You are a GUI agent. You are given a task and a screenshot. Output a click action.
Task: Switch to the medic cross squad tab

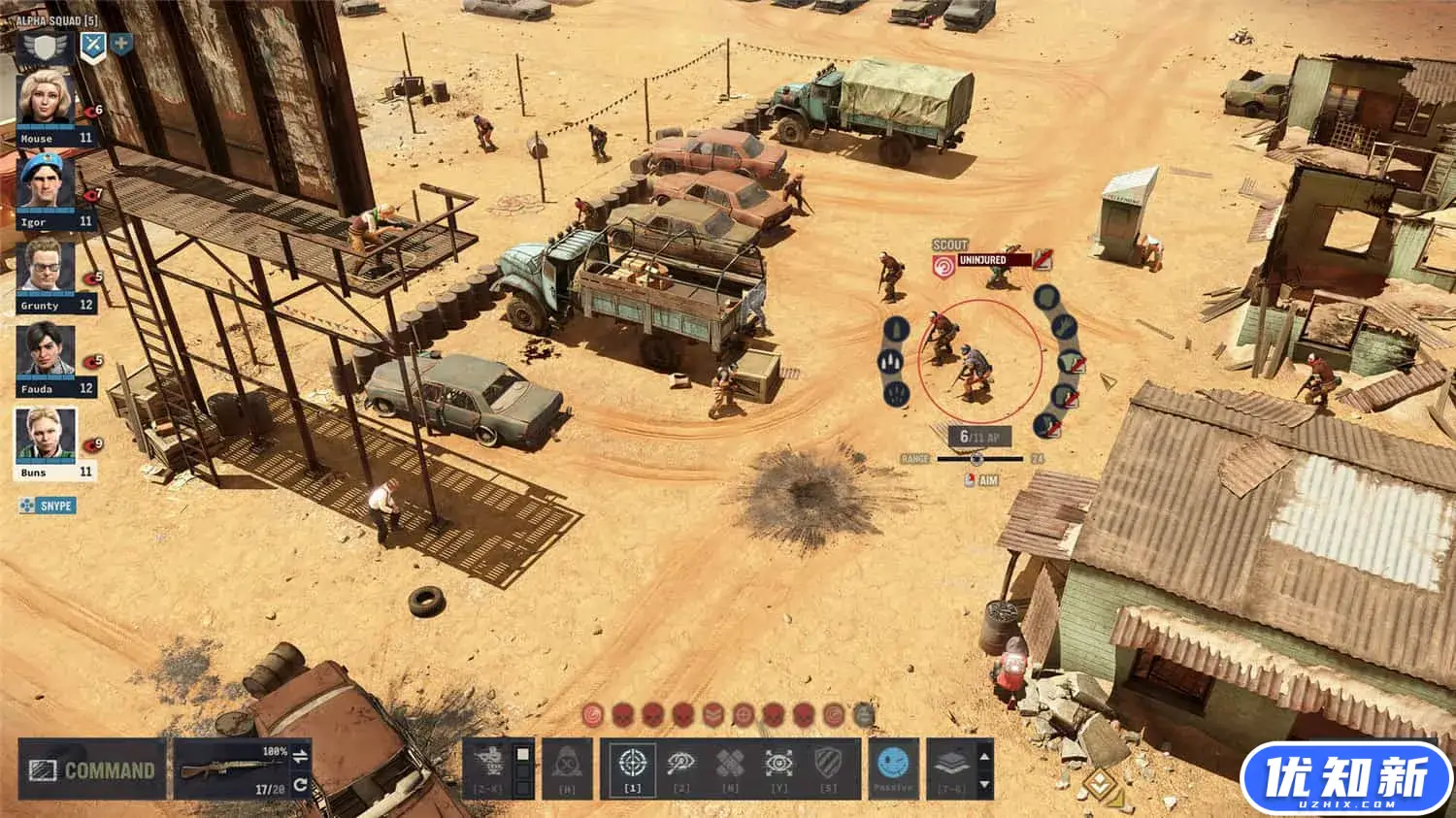(x=120, y=43)
